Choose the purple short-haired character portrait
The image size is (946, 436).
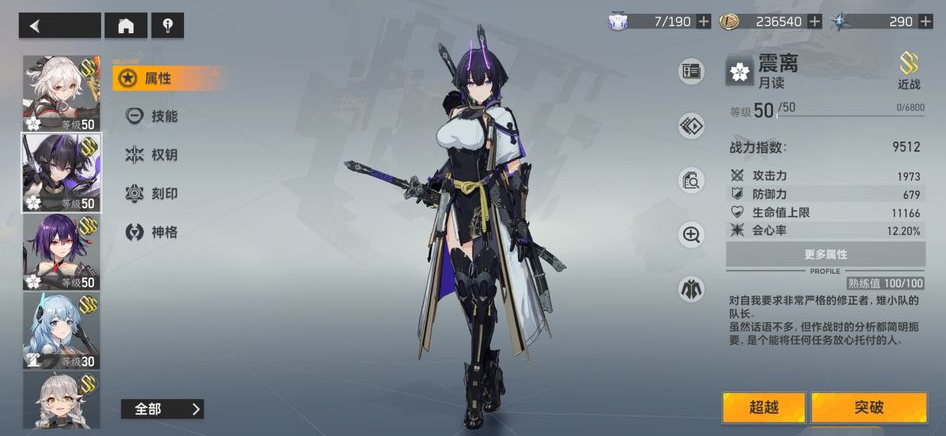click(x=61, y=251)
